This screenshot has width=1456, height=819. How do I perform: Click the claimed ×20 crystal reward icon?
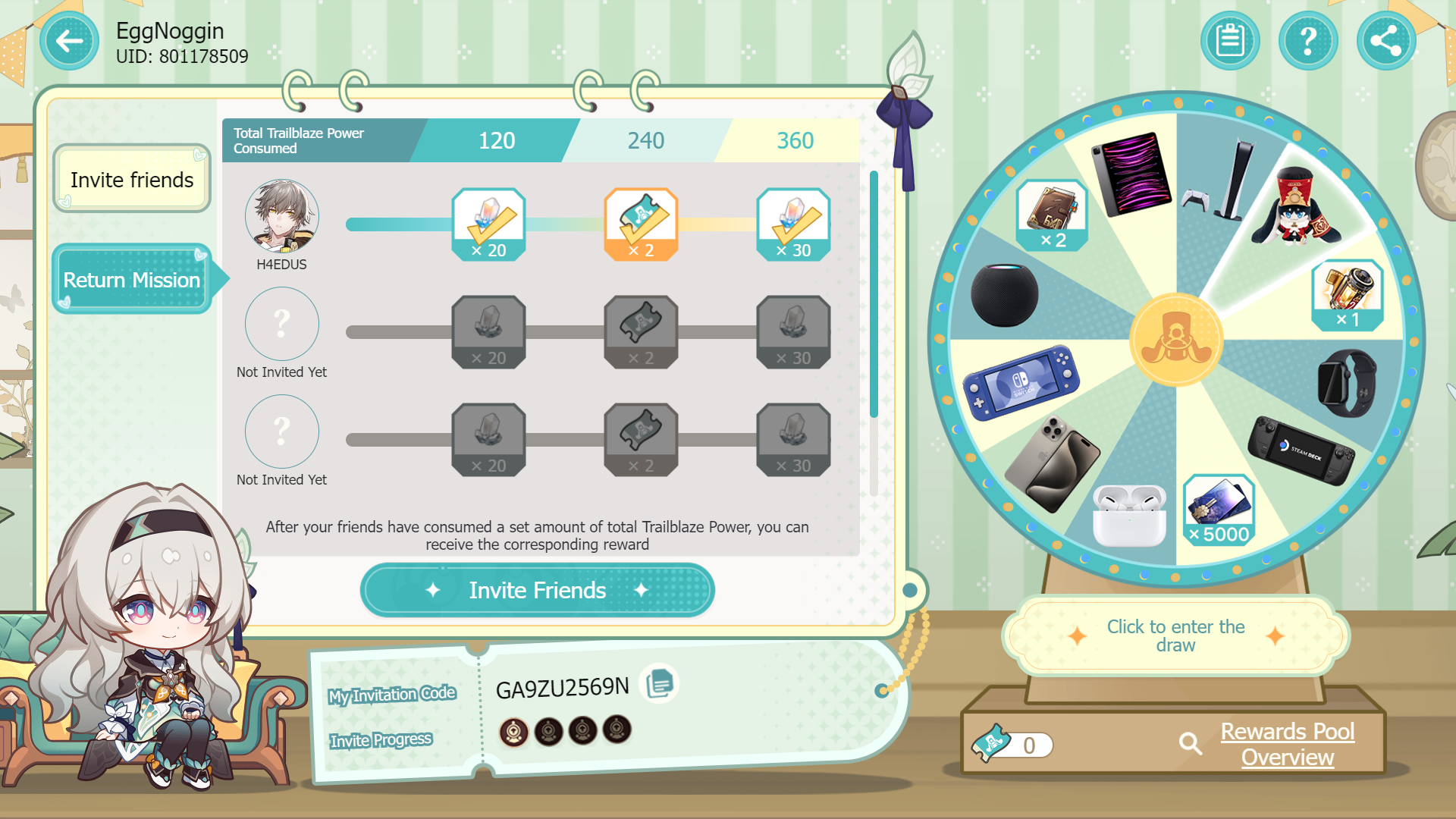489,224
